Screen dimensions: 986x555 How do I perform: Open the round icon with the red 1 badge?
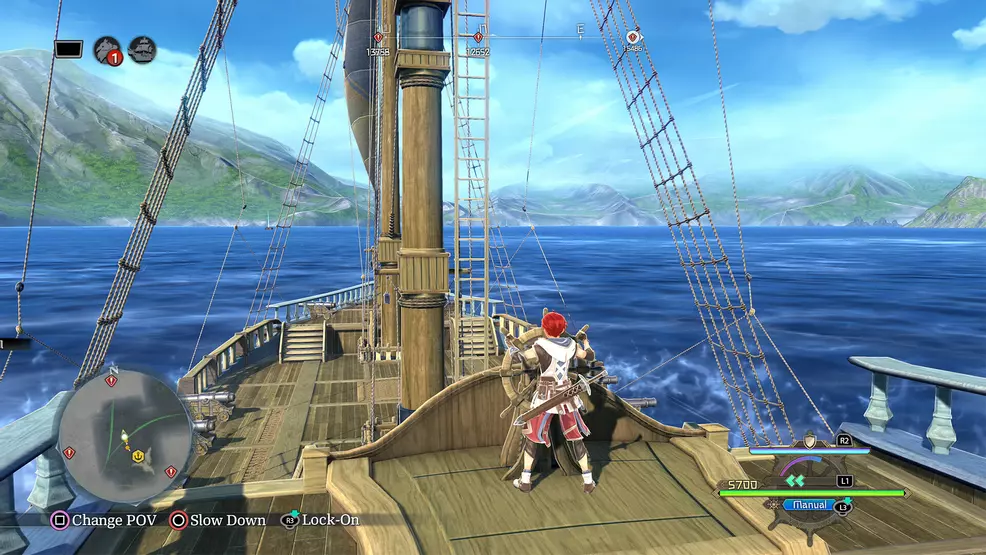tap(107, 50)
